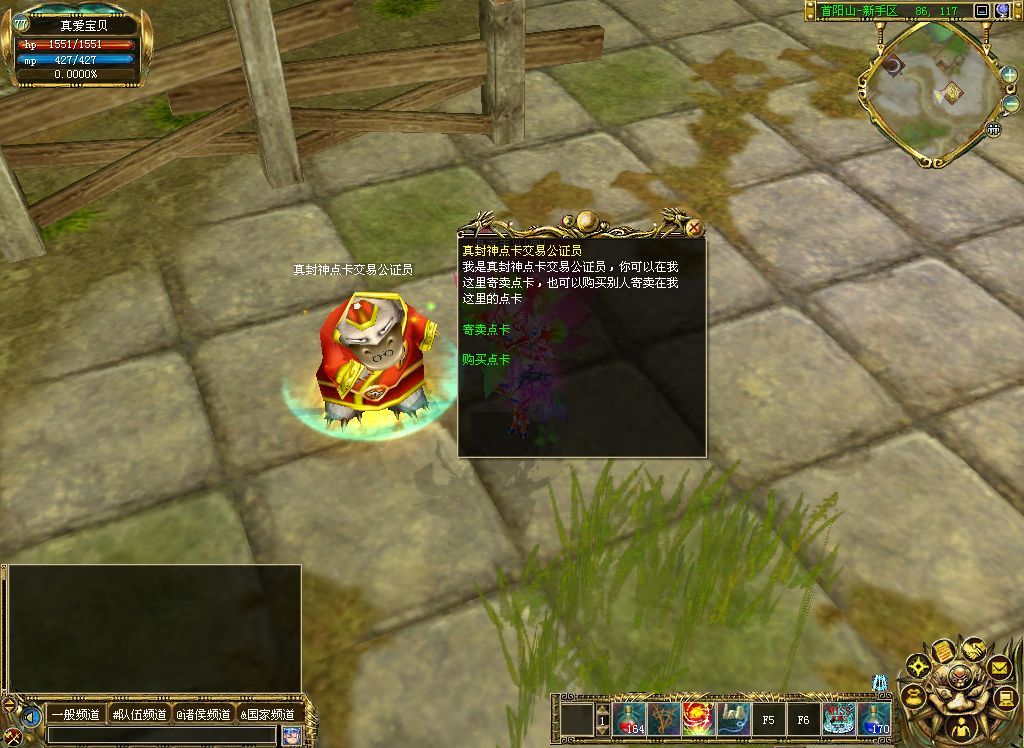Viewport: 1024px width, 748px height.
Task: Choose the 寄卖点卡 dialogue option
Action: click(x=486, y=329)
